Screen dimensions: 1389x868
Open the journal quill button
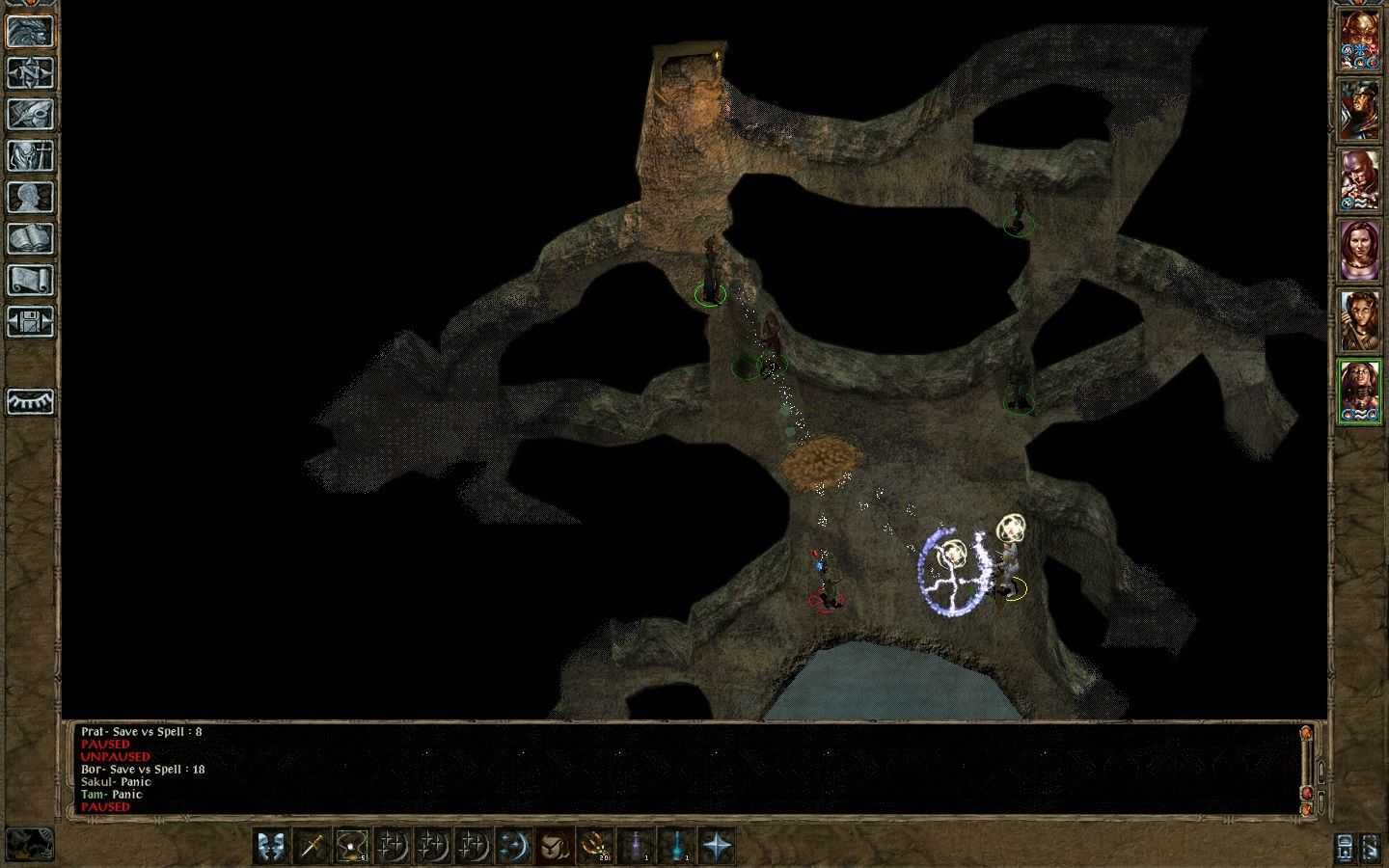[30, 114]
